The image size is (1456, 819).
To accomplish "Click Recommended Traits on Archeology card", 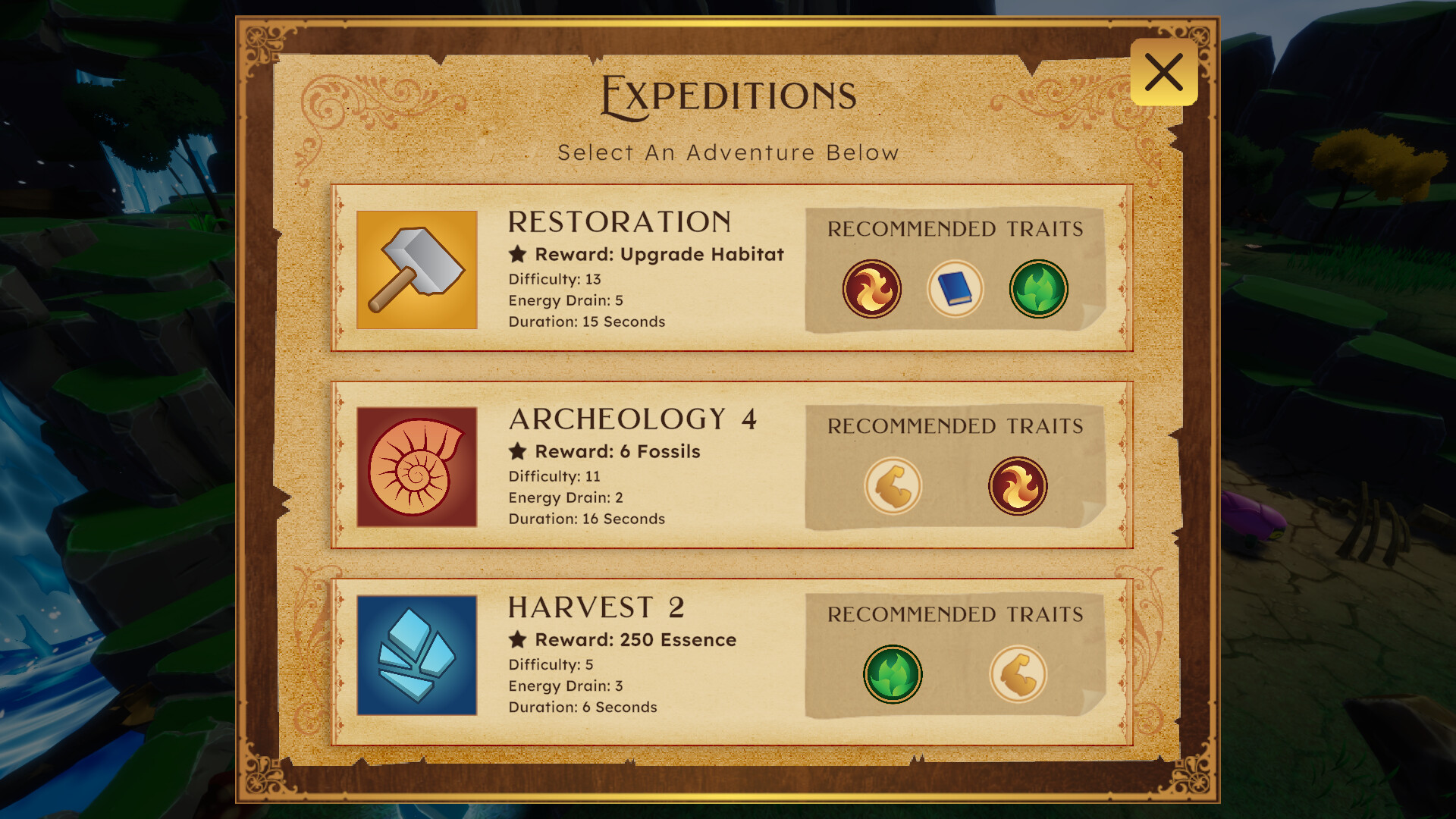I will pyautogui.click(x=956, y=426).
